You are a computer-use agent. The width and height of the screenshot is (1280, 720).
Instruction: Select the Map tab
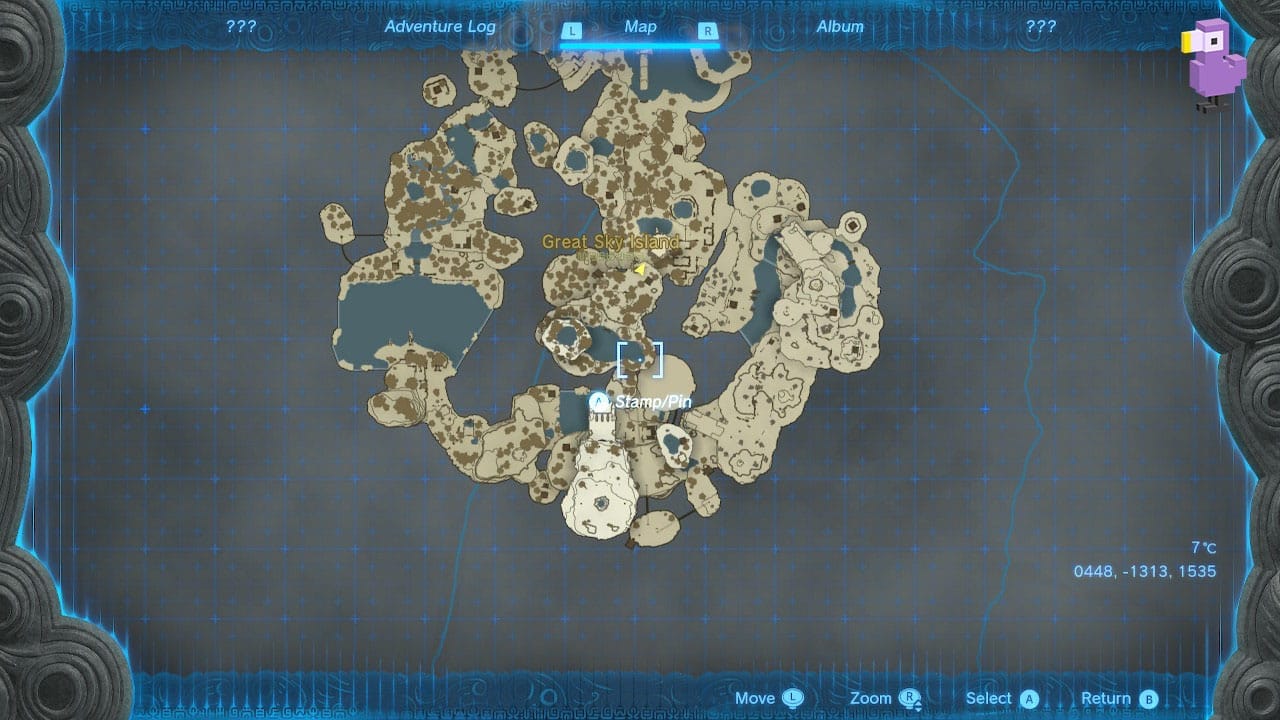tap(640, 27)
